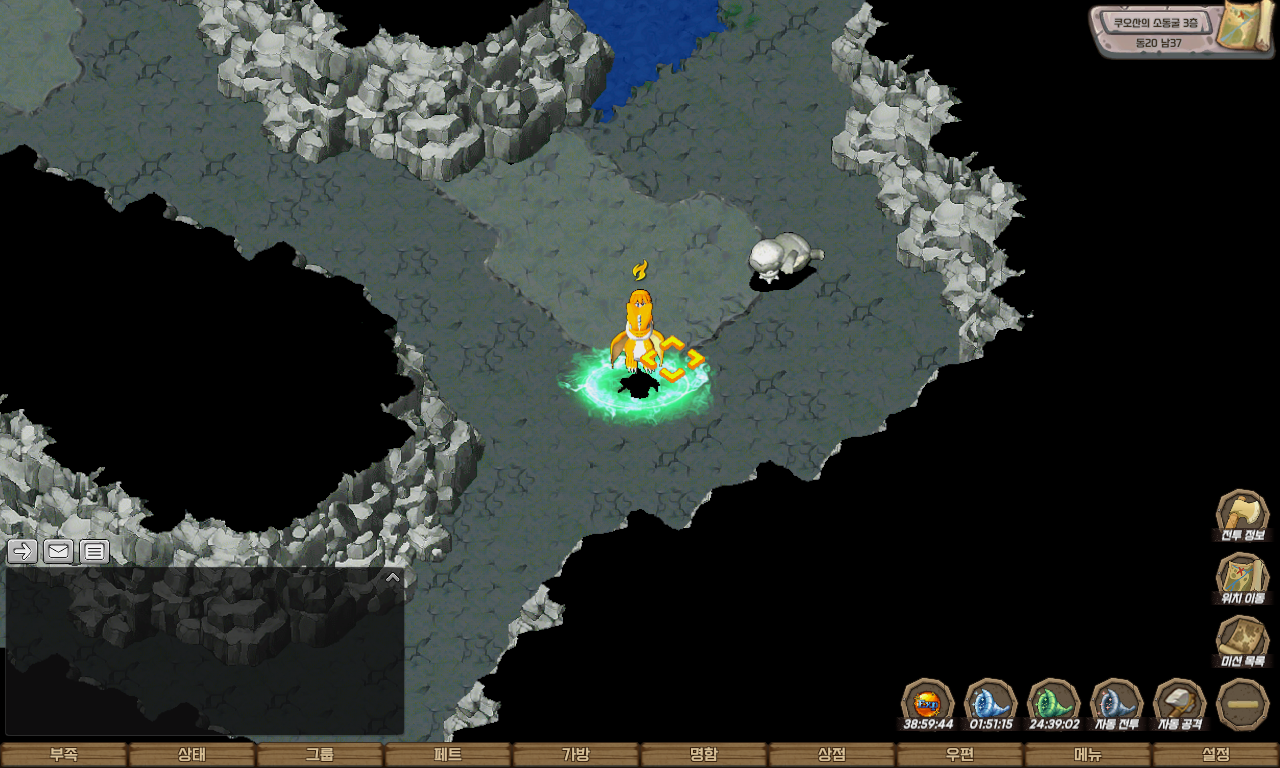
Task: Open the 위치 이동 location move map icon
Action: pyautogui.click(x=1242, y=578)
